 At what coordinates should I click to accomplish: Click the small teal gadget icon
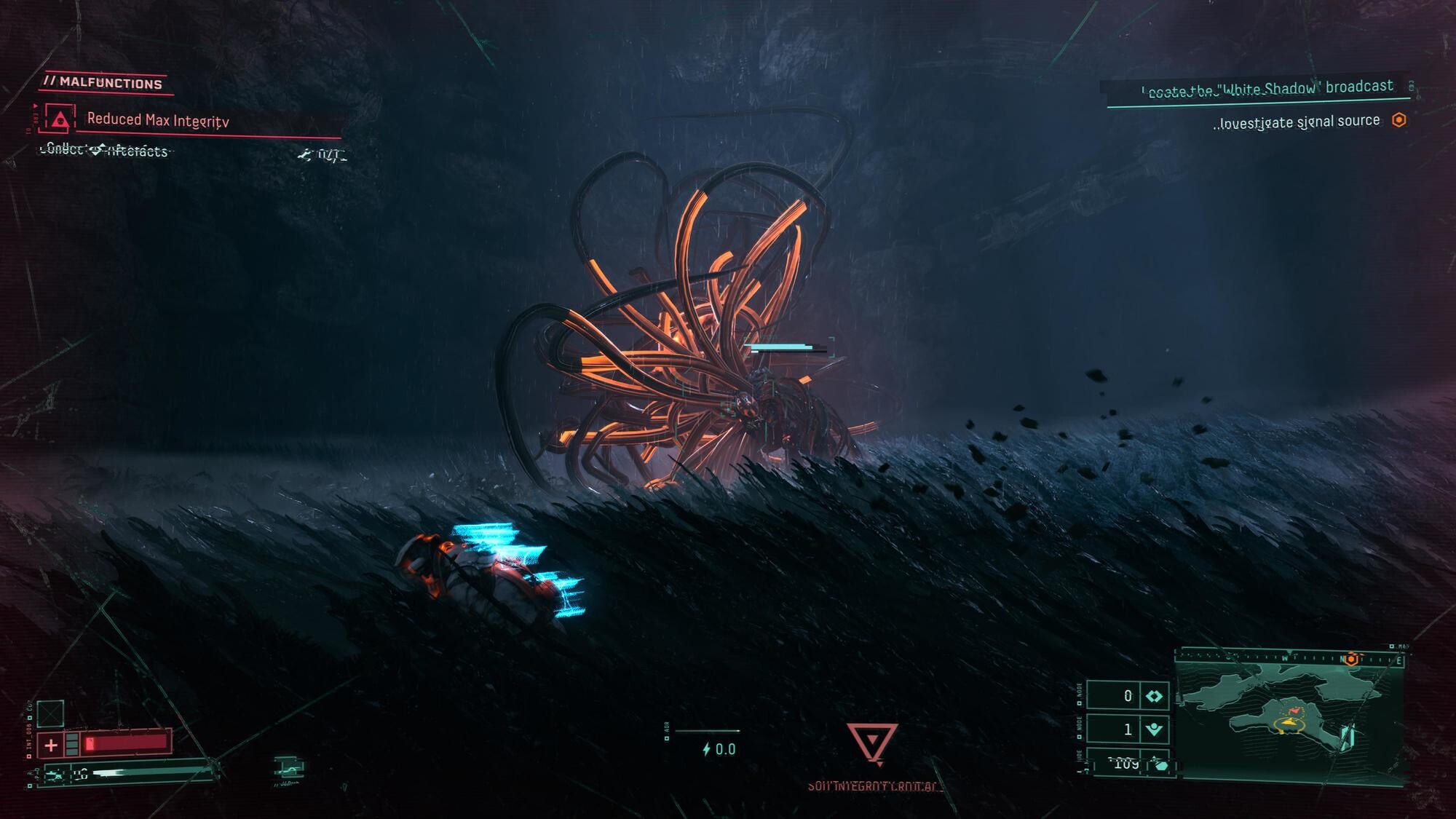(288, 768)
